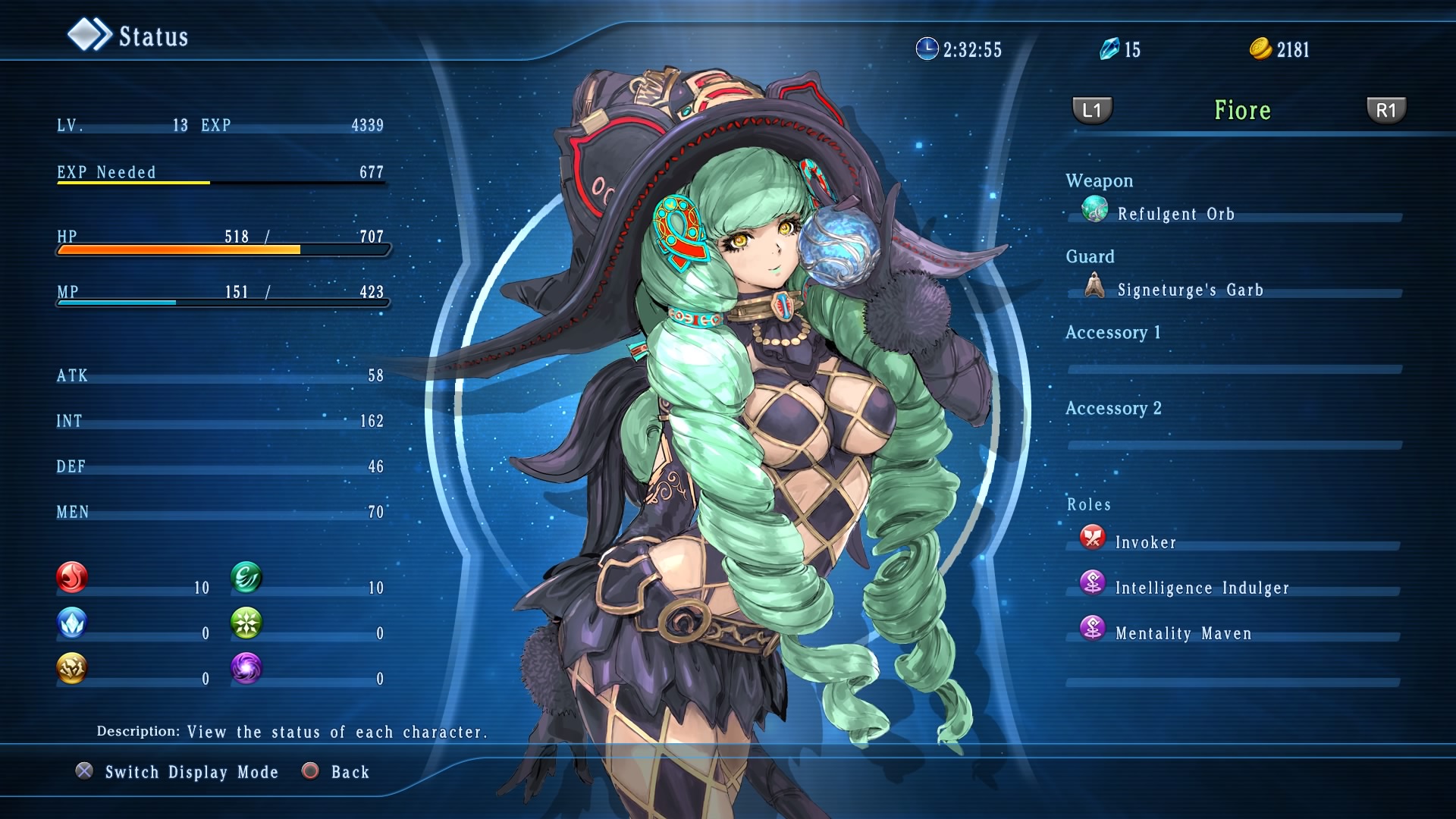Select the Refulgent Orb weapon slot
This screenshot has height=819, width=1456.
(x=1175, y=214)
